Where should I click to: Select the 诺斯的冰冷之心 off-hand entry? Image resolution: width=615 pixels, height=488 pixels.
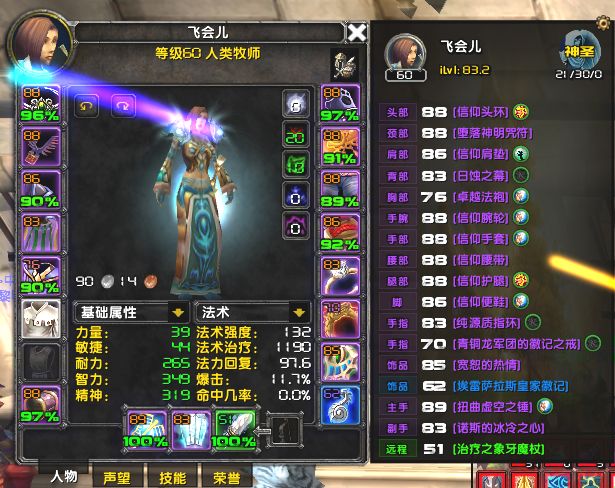tap(479, 428)
